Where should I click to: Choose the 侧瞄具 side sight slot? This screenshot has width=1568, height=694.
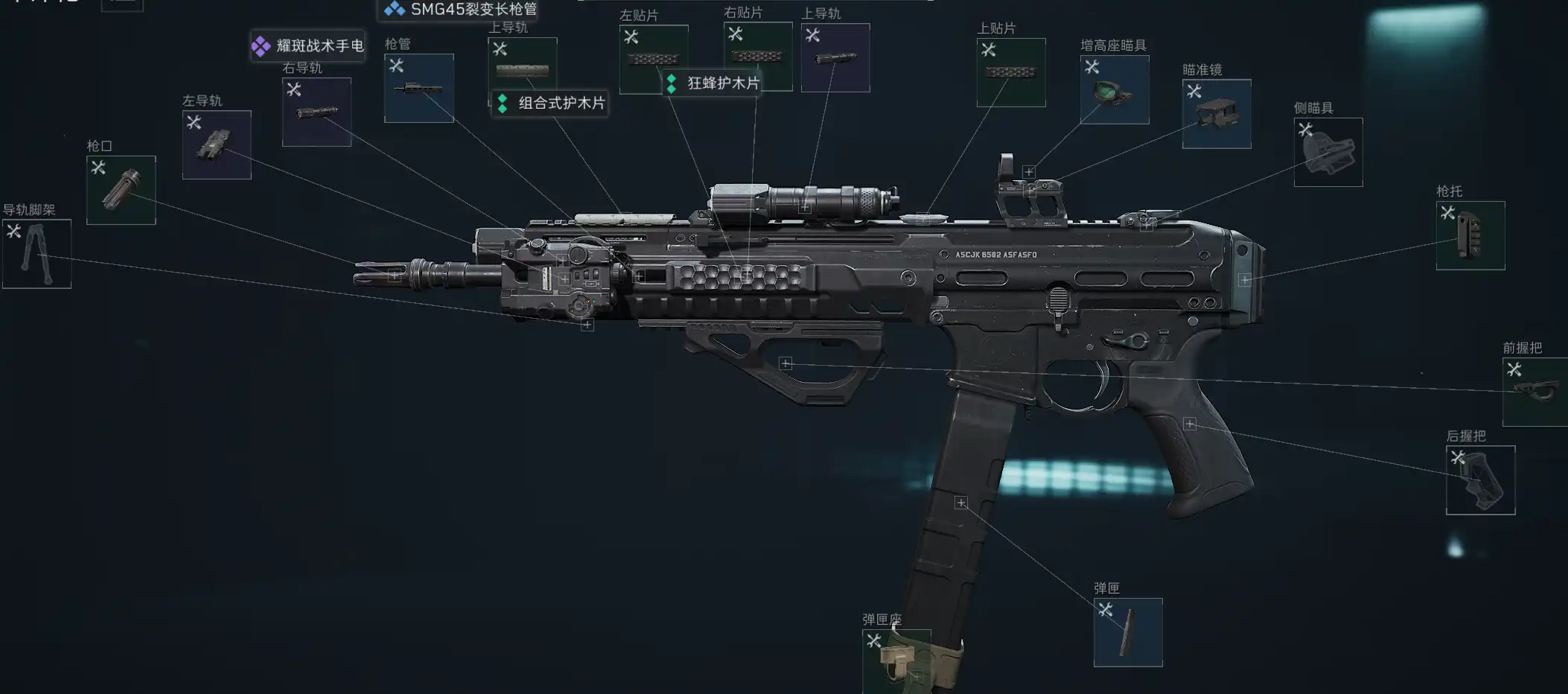[1328, 152]
